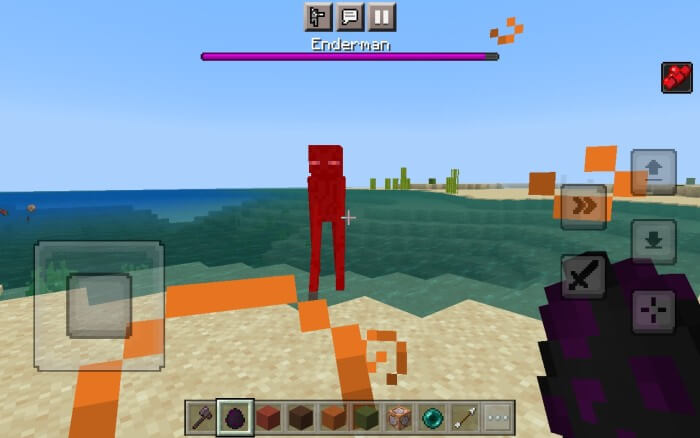This screenshot has width=700, height=438.
Task: Pause the game
Action: pyautogui.click(x=382, y=17)
